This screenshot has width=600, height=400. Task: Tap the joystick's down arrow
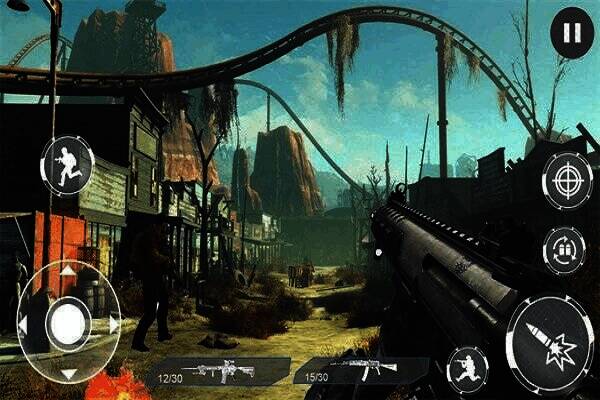pos(68,374)
